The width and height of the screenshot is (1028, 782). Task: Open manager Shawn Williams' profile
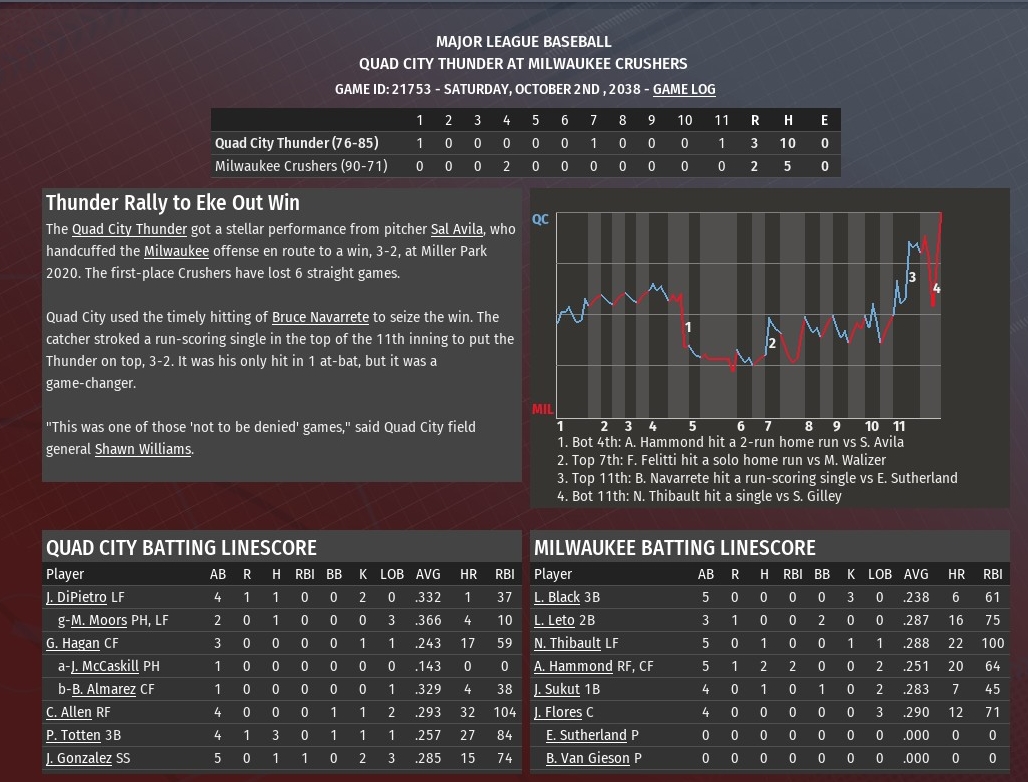142,449
